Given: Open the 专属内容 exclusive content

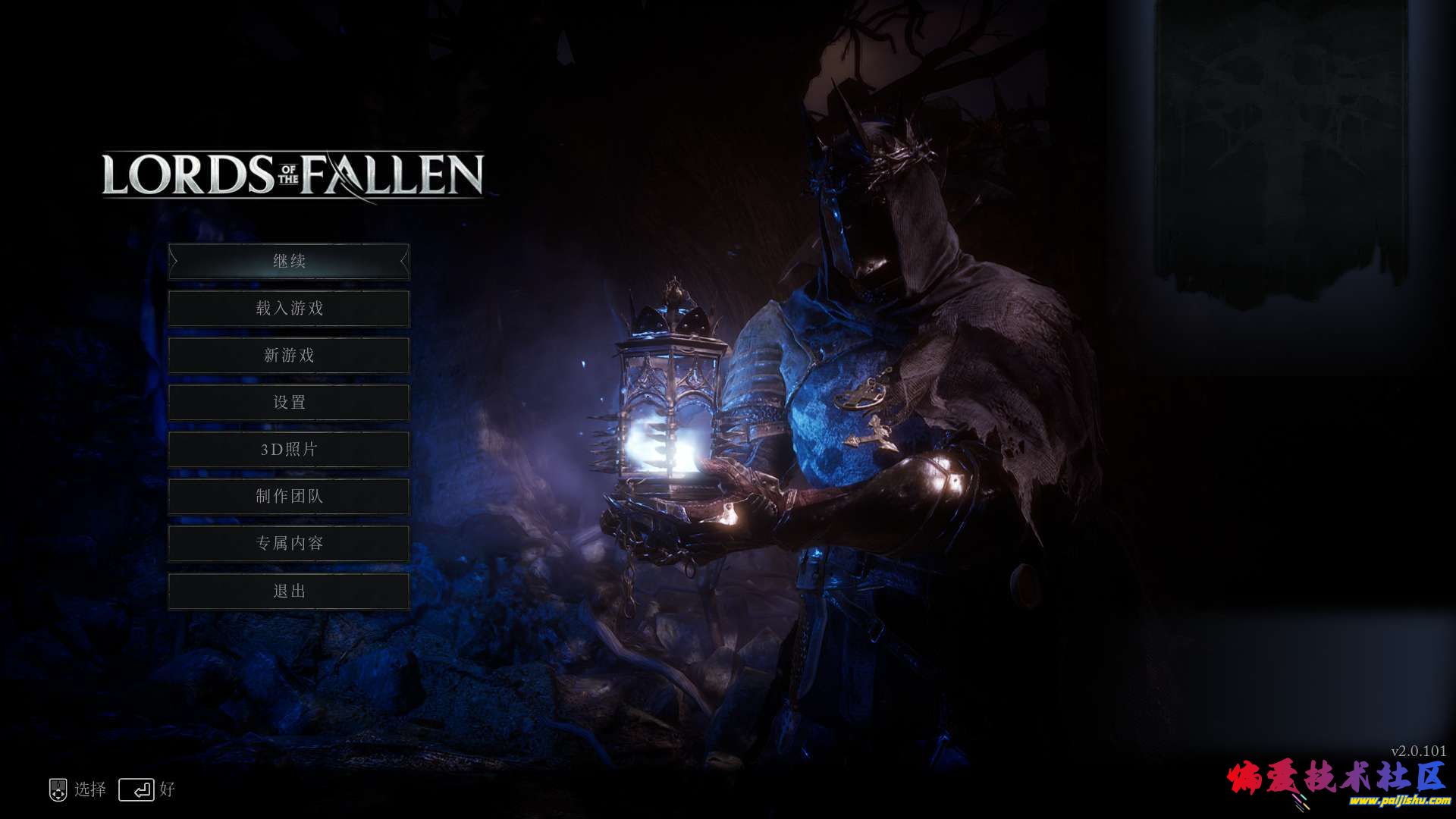Looking at the screenshot, I should coord(289,544).
